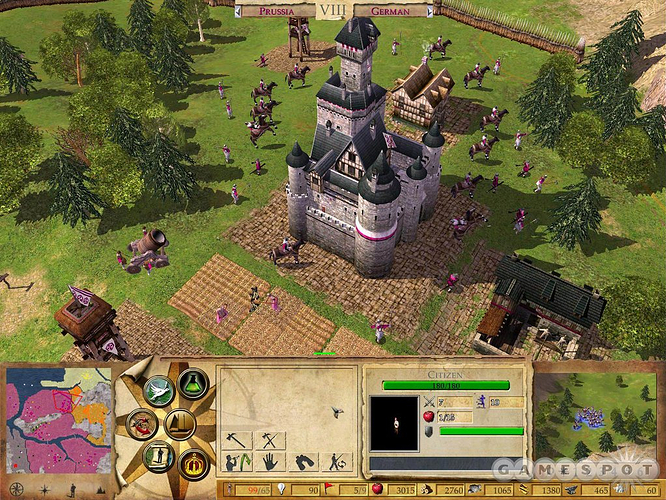Screen dimensions: 666x500
Task: Click the left arrow beside Prussia
Action: point(238,11)
